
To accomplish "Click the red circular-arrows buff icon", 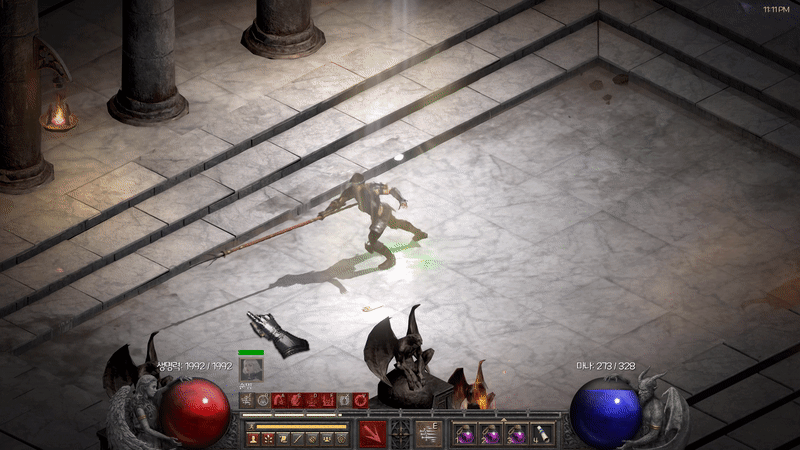I will [x=360, y=400].
